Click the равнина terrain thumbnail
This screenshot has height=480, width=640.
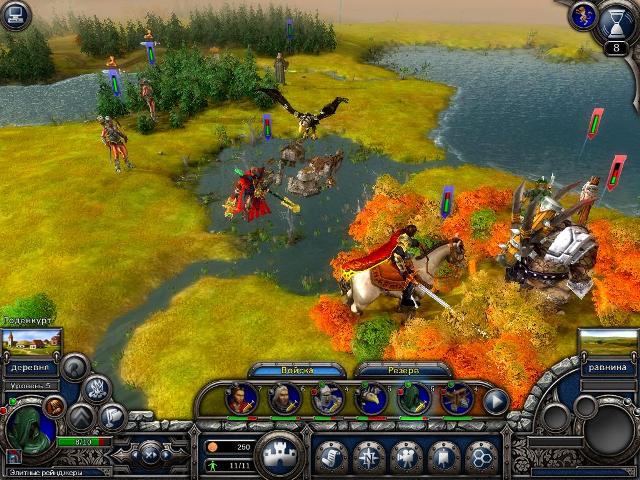pyautogui.click(x=608, y=343)
